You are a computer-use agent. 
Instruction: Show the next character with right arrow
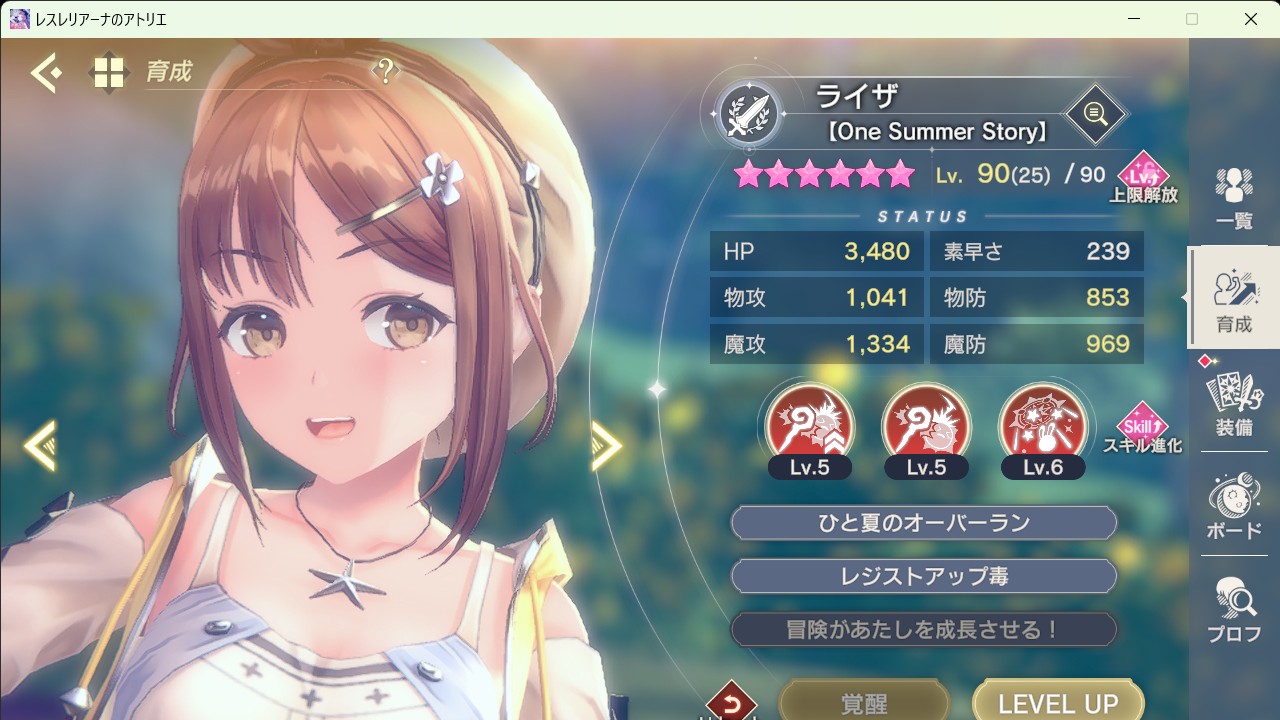[606, 445]
